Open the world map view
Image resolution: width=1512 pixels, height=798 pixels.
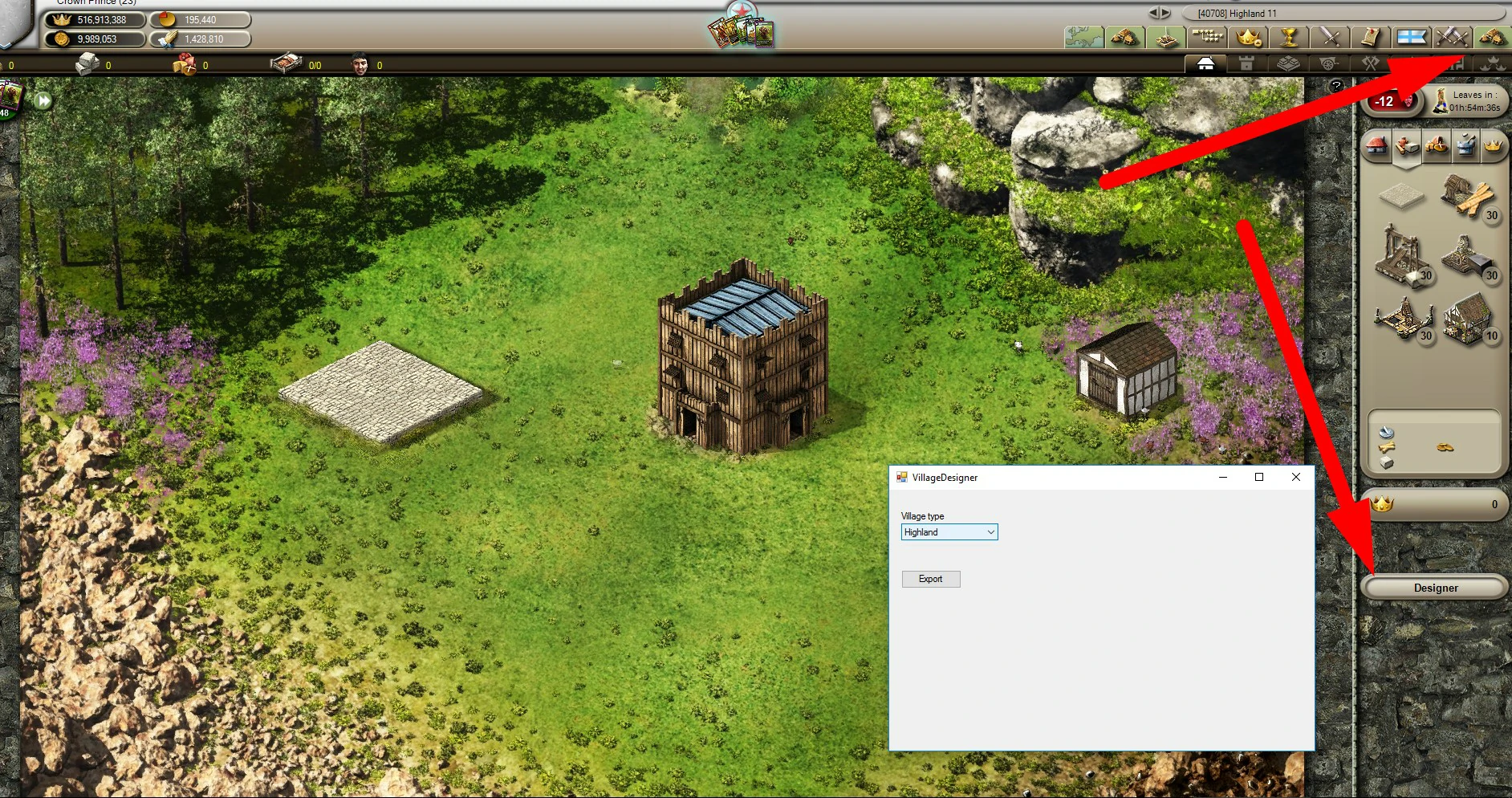click(x=1083, y=37)
